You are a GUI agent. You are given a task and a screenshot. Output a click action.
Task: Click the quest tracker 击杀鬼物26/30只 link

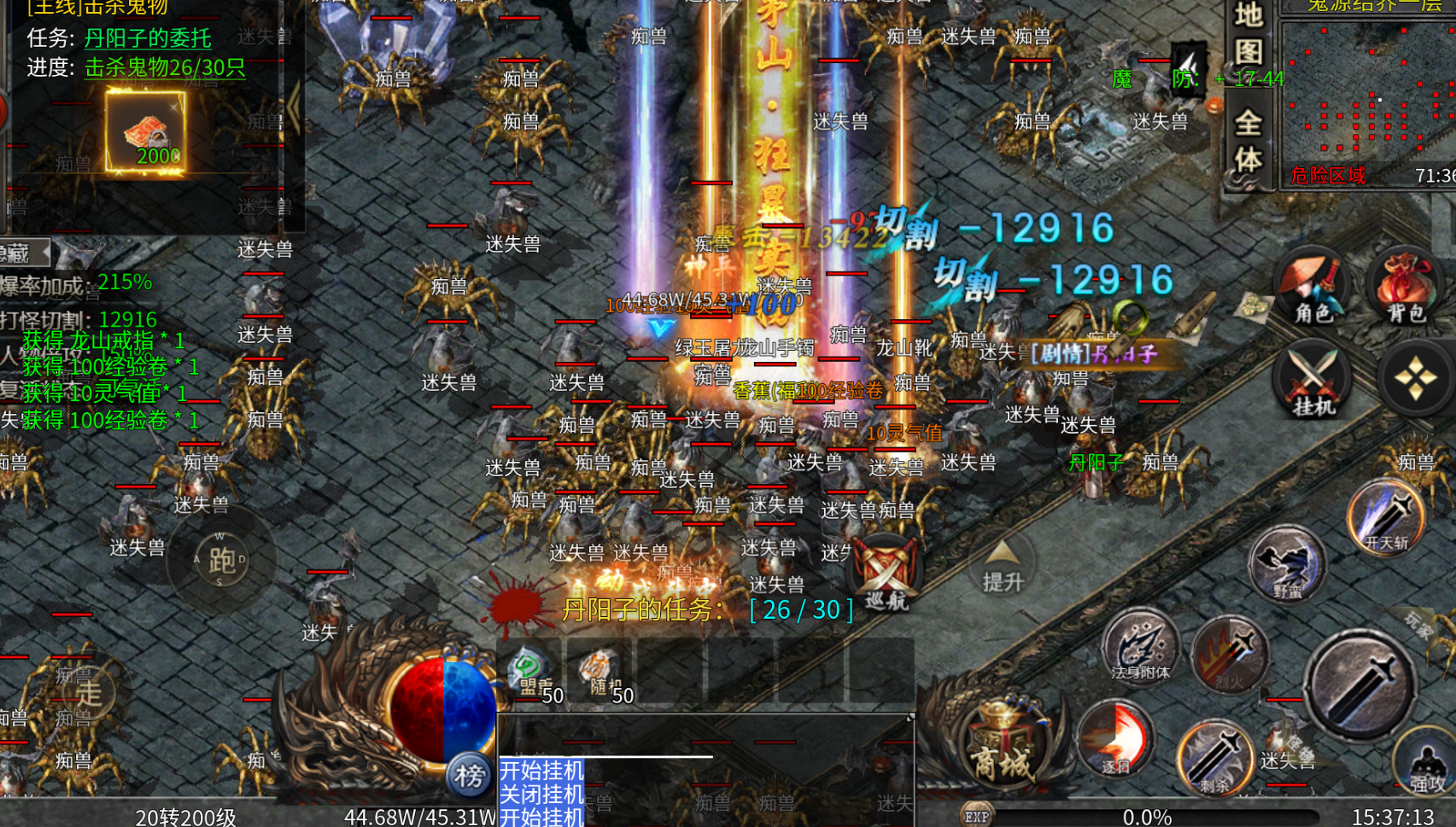165,67
